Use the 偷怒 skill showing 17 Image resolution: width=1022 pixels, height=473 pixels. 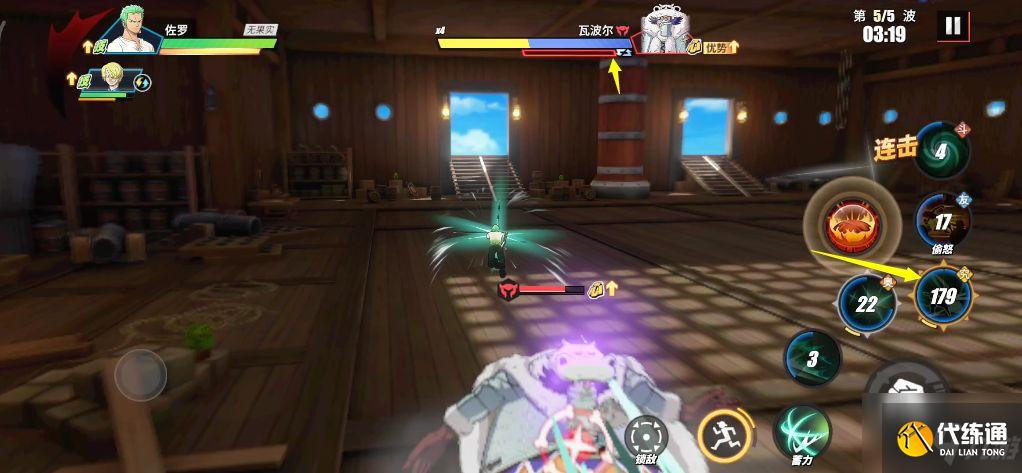tap(942, 221)
